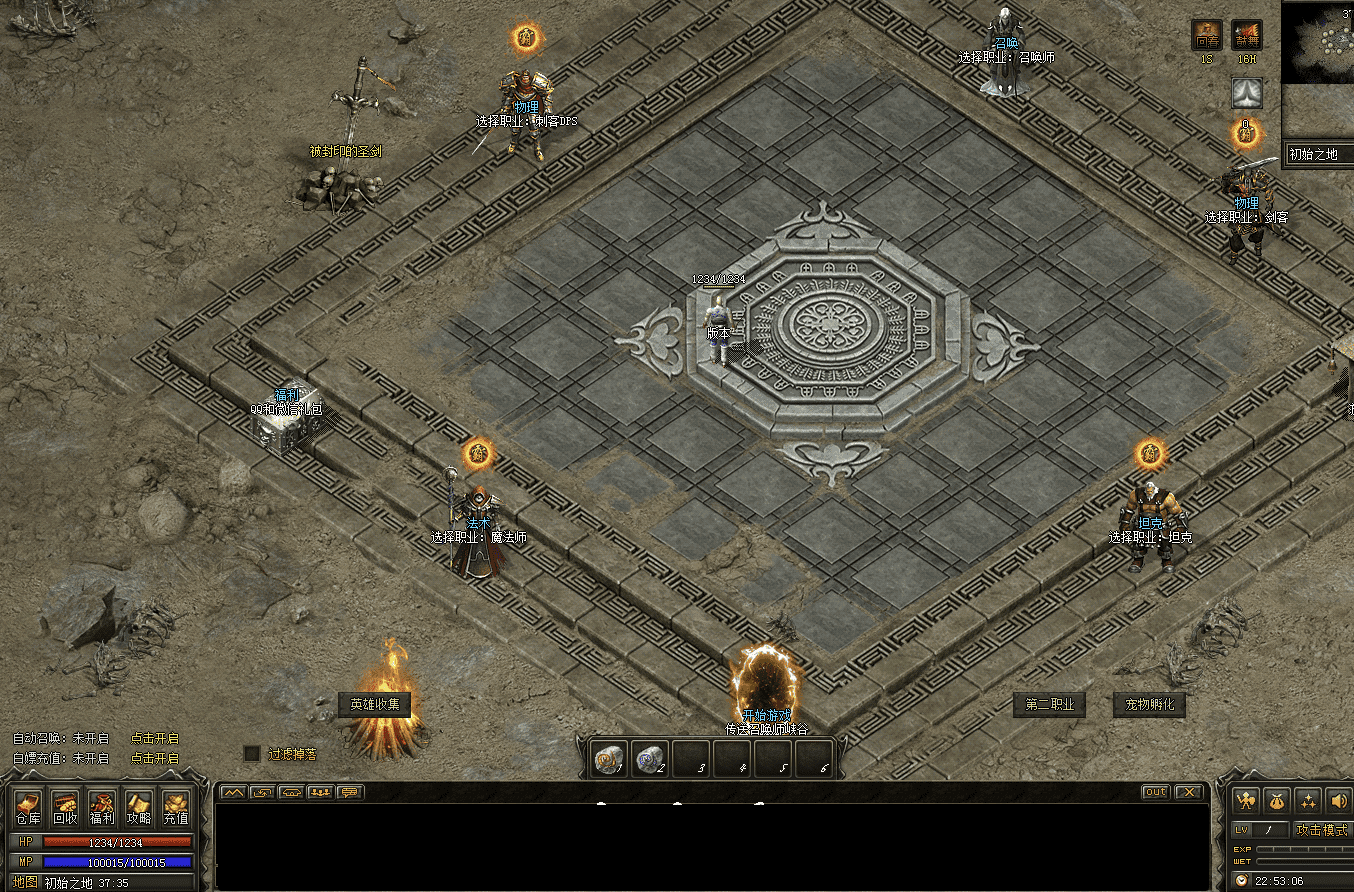Click 点击开启 beside 白嫖充值
Viewport: 1354px width, 892px height.
(154, 758)
